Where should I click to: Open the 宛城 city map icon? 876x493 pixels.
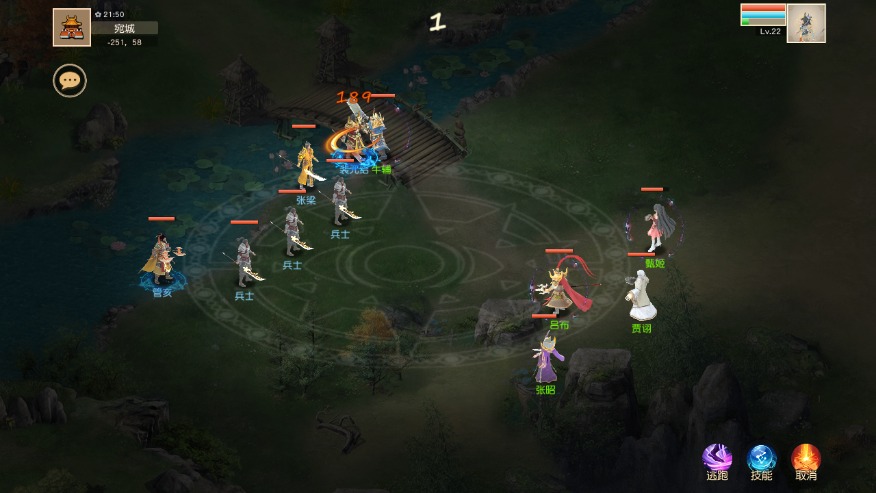(x=72, y=27)
